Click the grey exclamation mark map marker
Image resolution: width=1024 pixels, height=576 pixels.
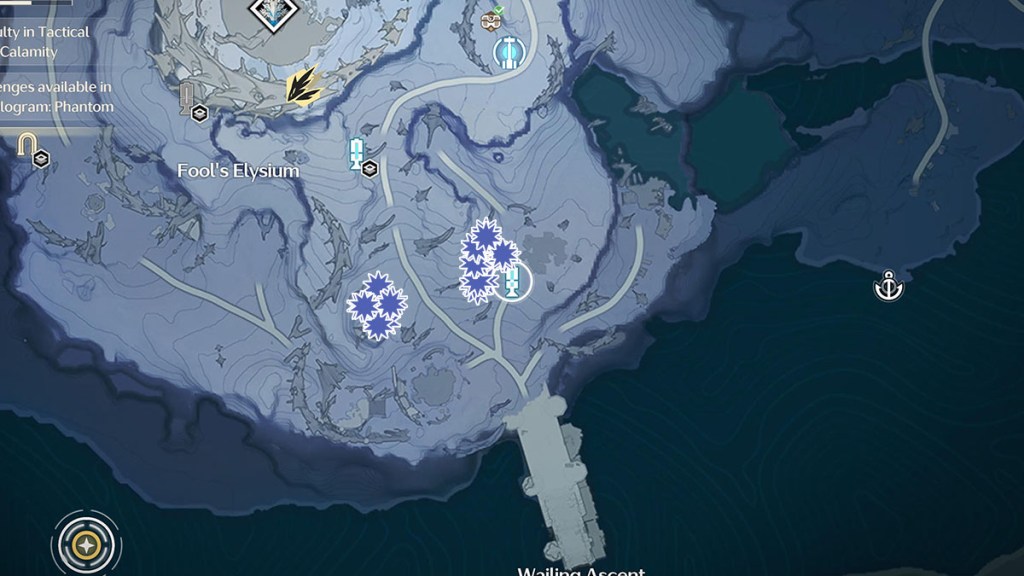tap(187, 96)
